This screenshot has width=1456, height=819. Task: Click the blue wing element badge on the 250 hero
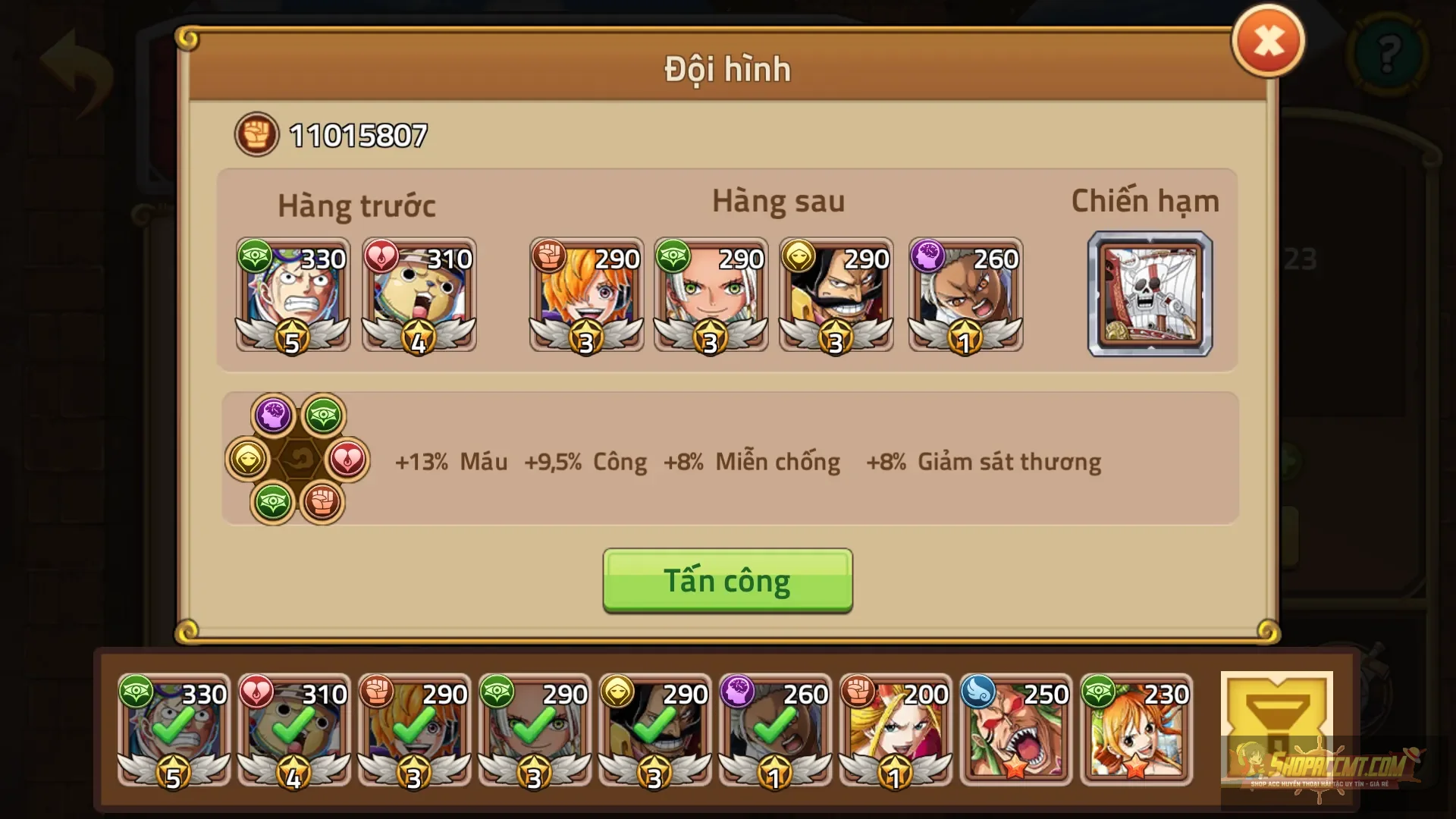pos(980,692)
